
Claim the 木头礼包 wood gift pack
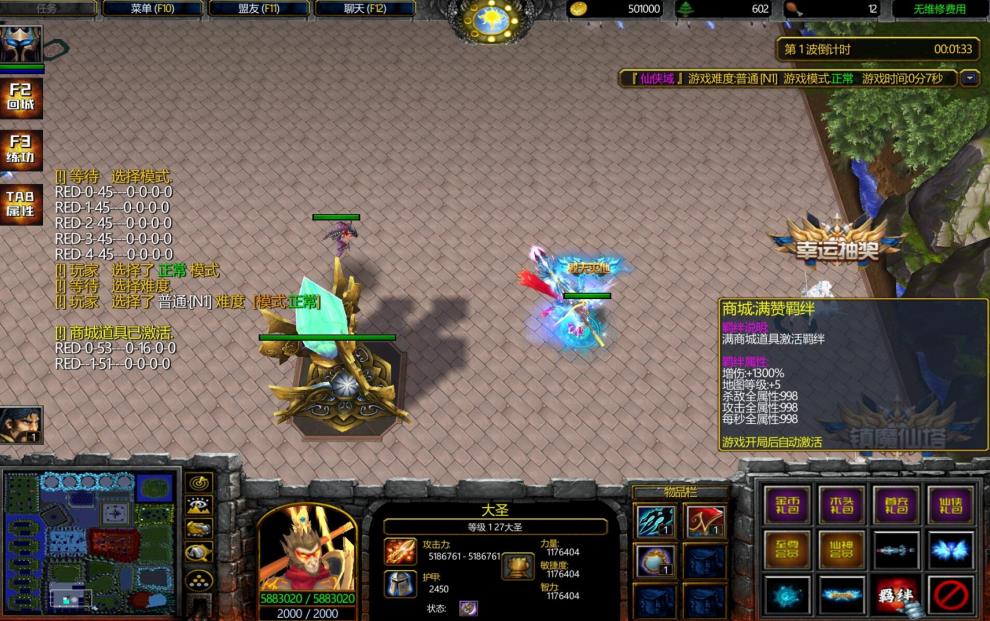(842, 504)
